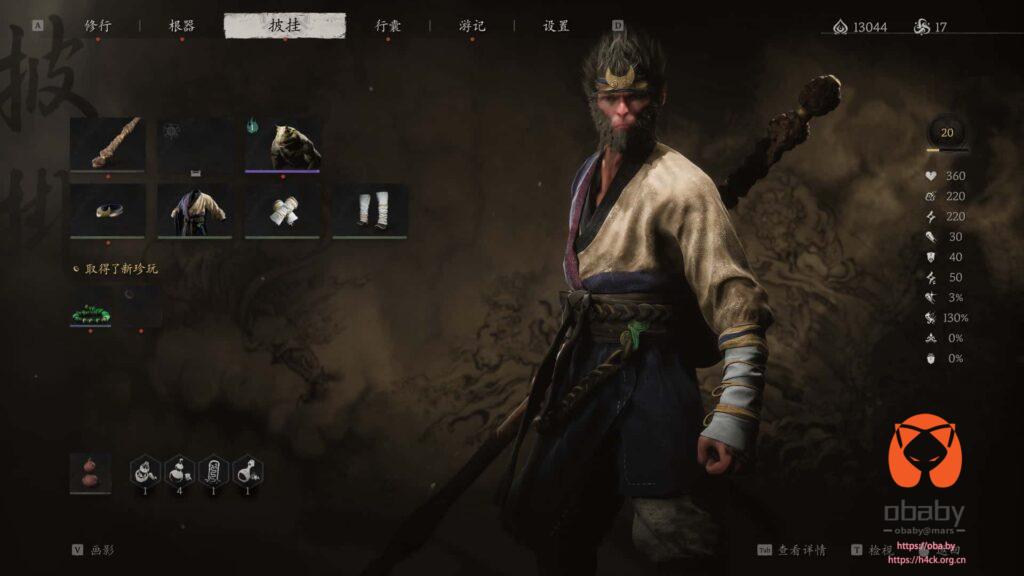The width and height of the screenshot is (1024, 576).
Task: Open the red gourd slot
Action: tap(90, 472)
